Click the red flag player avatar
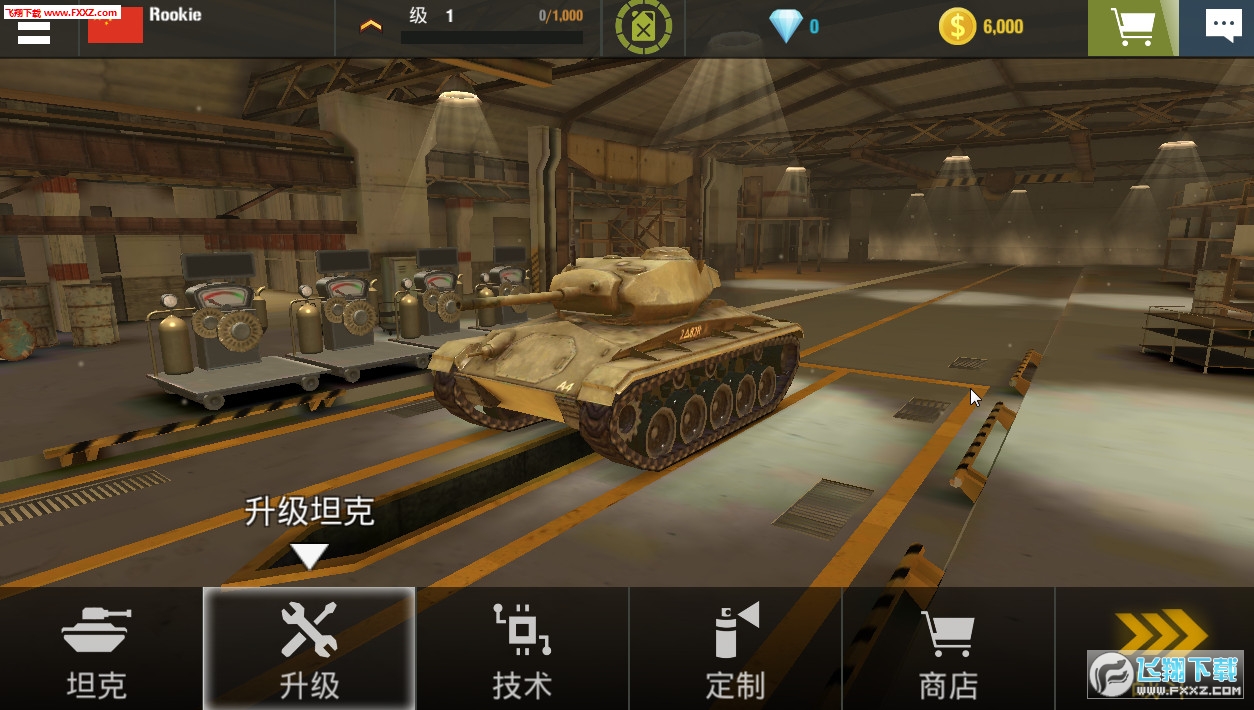Screen dimensions: 1254x710 [x=115, y=27]
